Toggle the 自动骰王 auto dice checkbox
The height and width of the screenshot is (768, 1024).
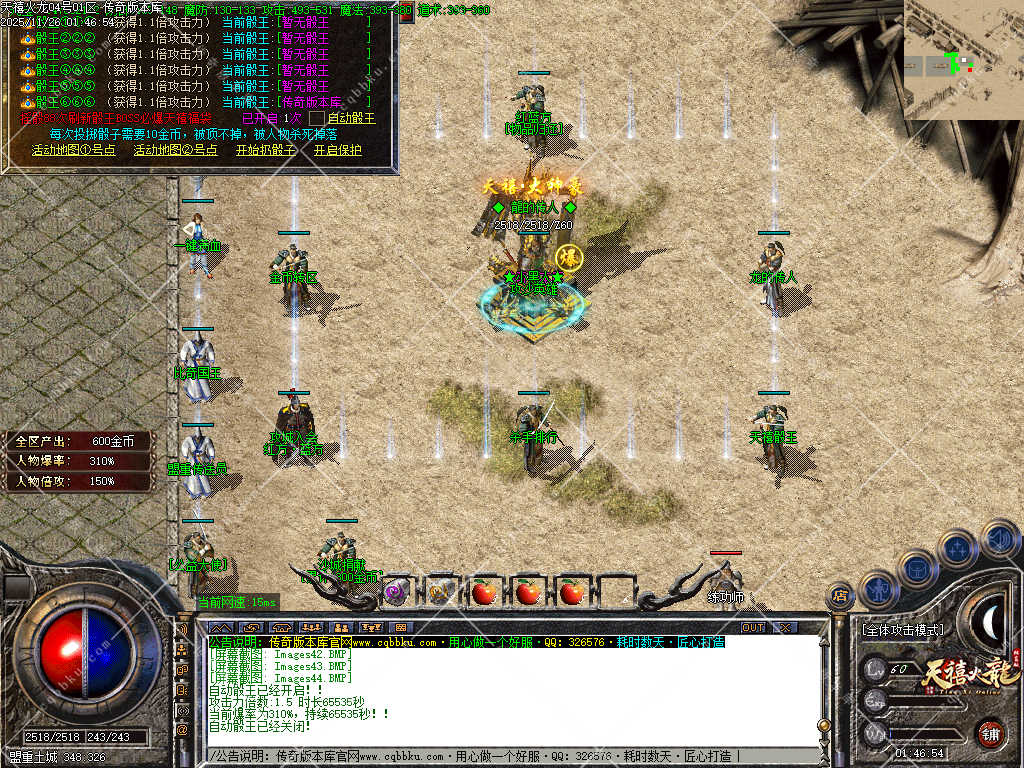pyautogui.click(x=316, y=118)
